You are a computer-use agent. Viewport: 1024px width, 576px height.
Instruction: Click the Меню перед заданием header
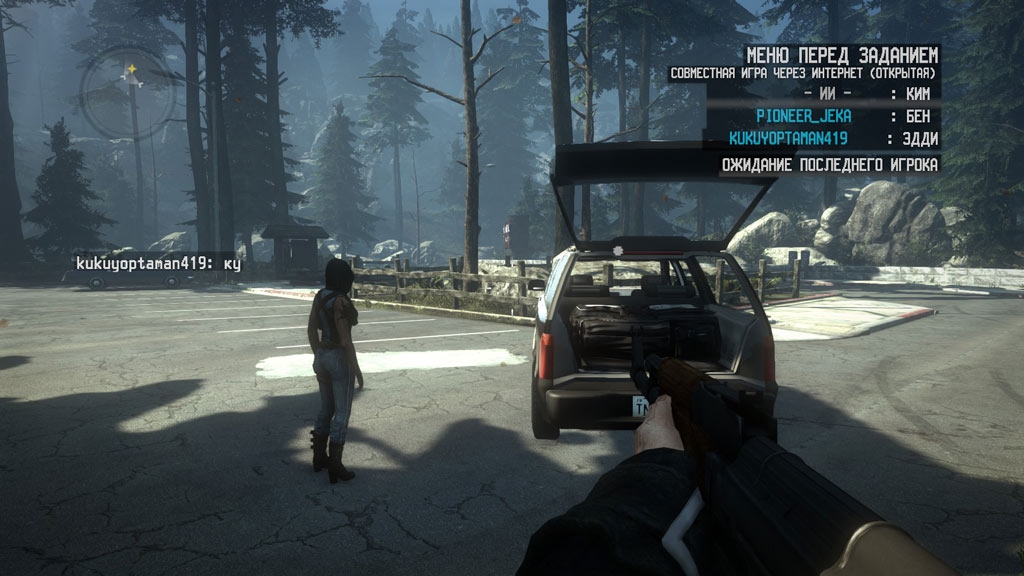point(842,54)
